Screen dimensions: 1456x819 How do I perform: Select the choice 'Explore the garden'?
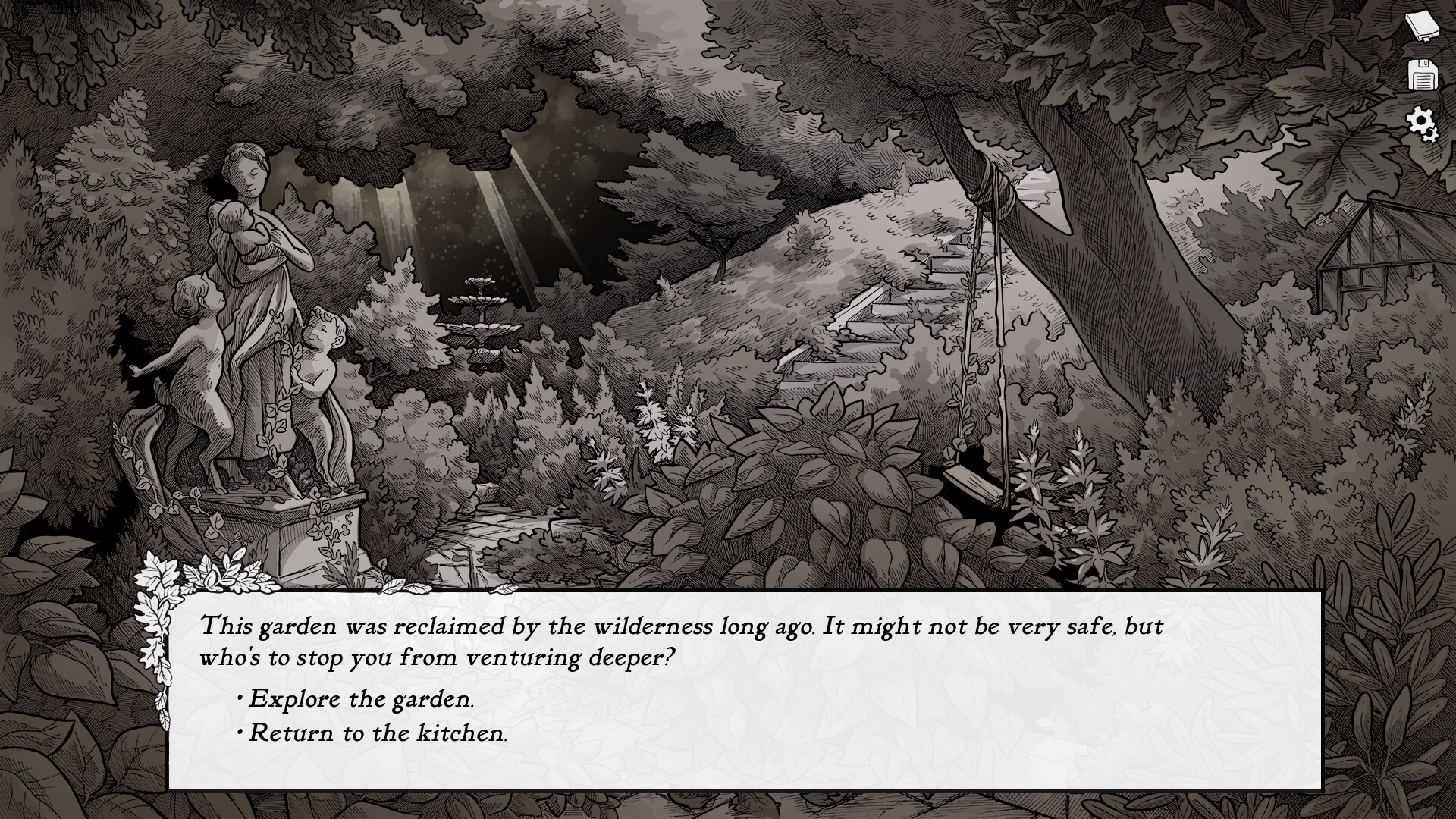pos(362,699)
